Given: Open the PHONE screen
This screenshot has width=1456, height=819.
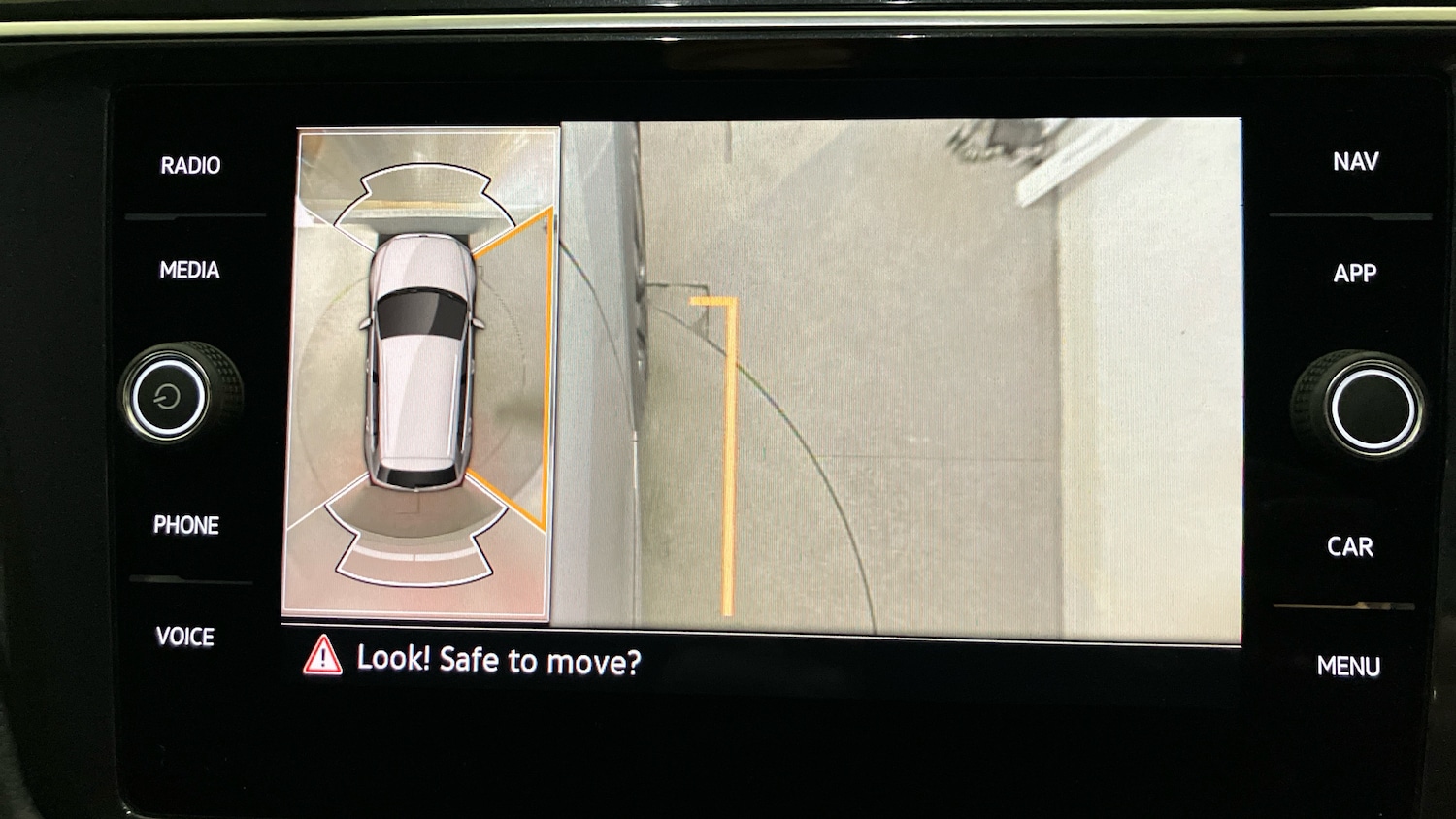Looking at the screenshot, I should [186, 525].
